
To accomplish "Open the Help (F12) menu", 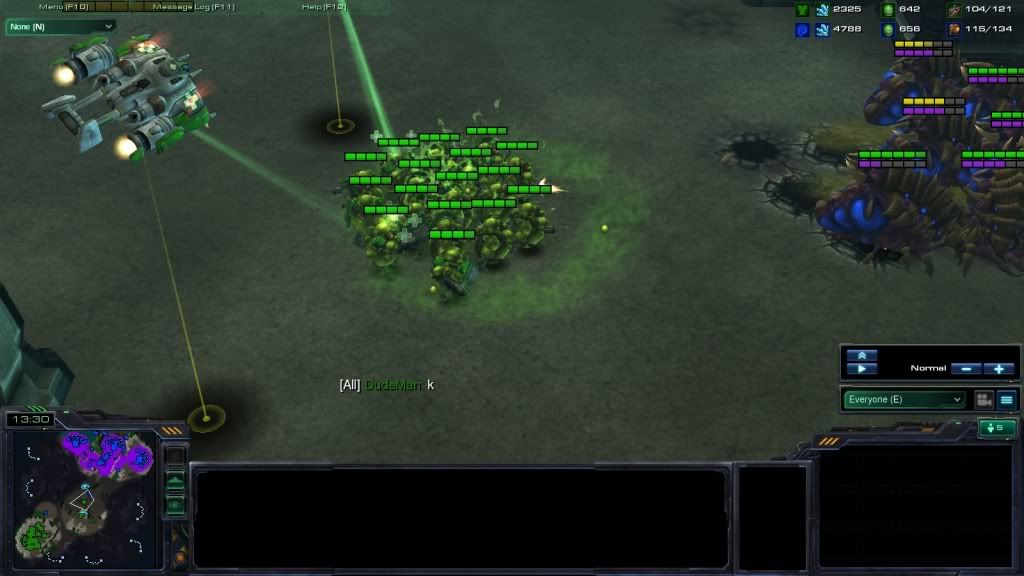I will click(x=324, y=7).
